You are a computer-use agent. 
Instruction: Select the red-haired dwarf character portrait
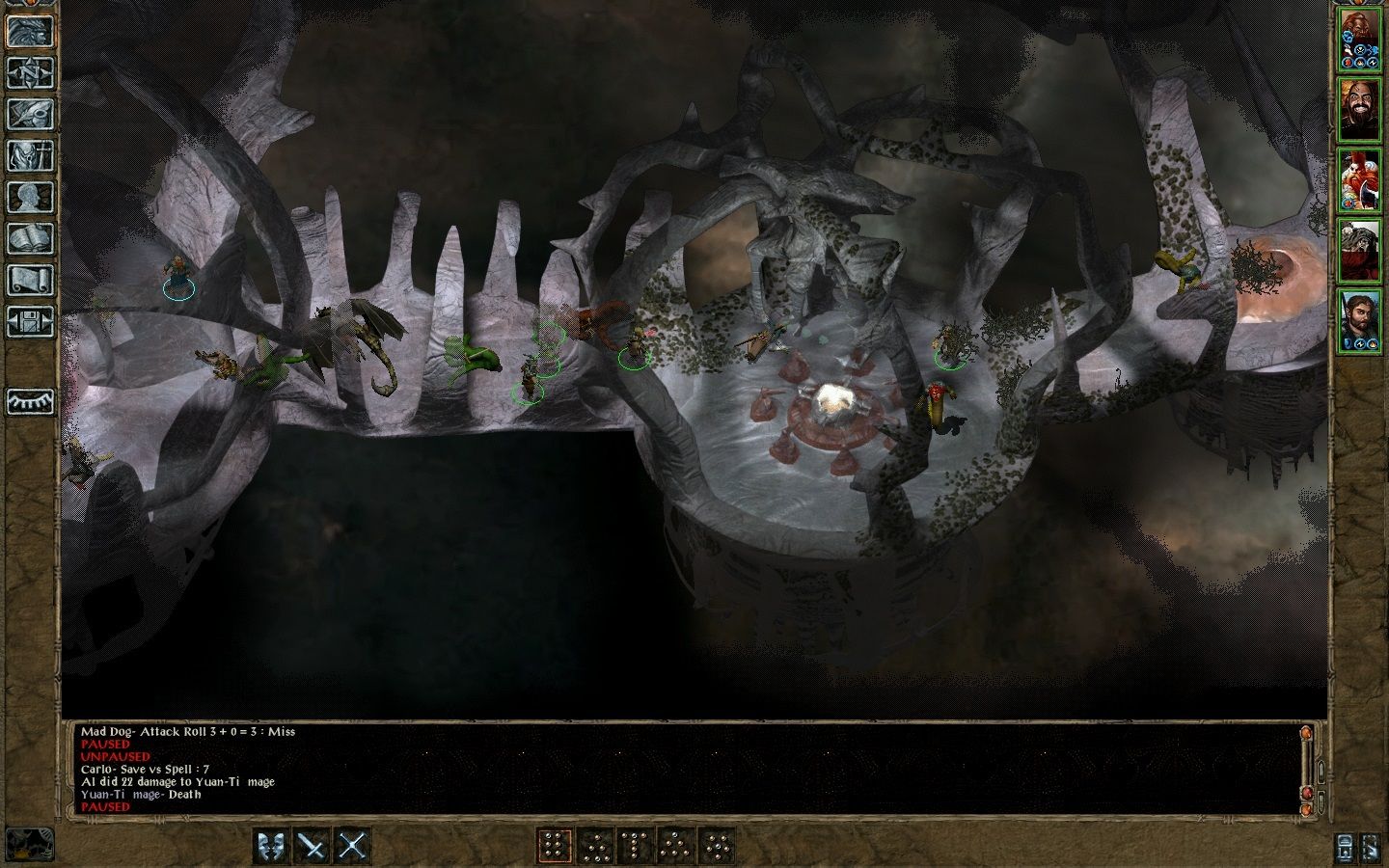[x=1358, y=179]
